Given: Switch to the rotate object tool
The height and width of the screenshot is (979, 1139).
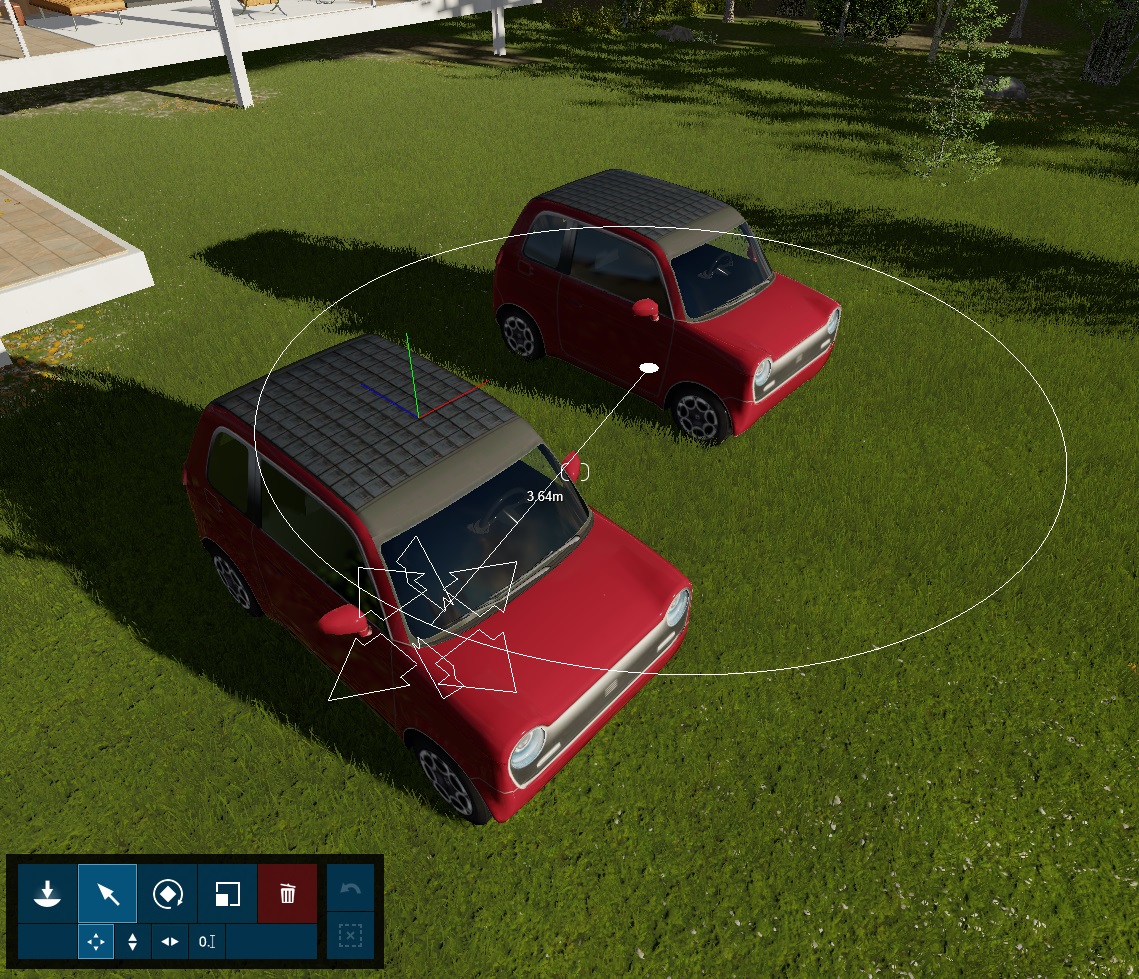Looking at the screenshot, I should 167,893.
